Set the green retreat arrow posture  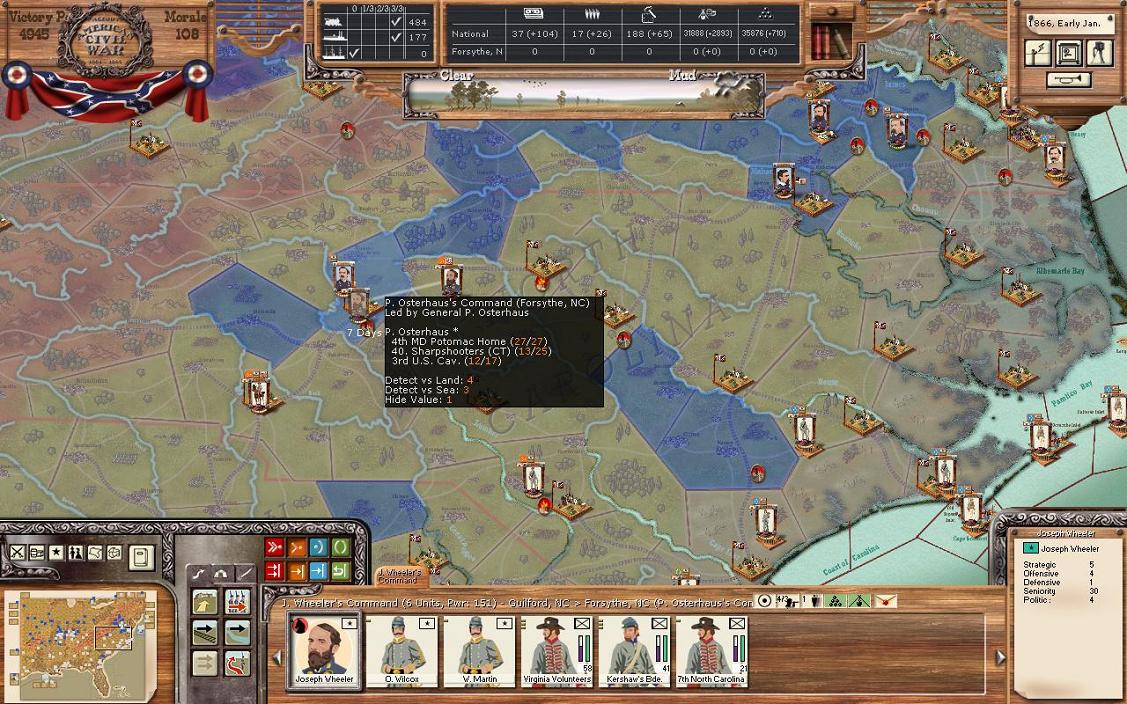tap(341, 571)
